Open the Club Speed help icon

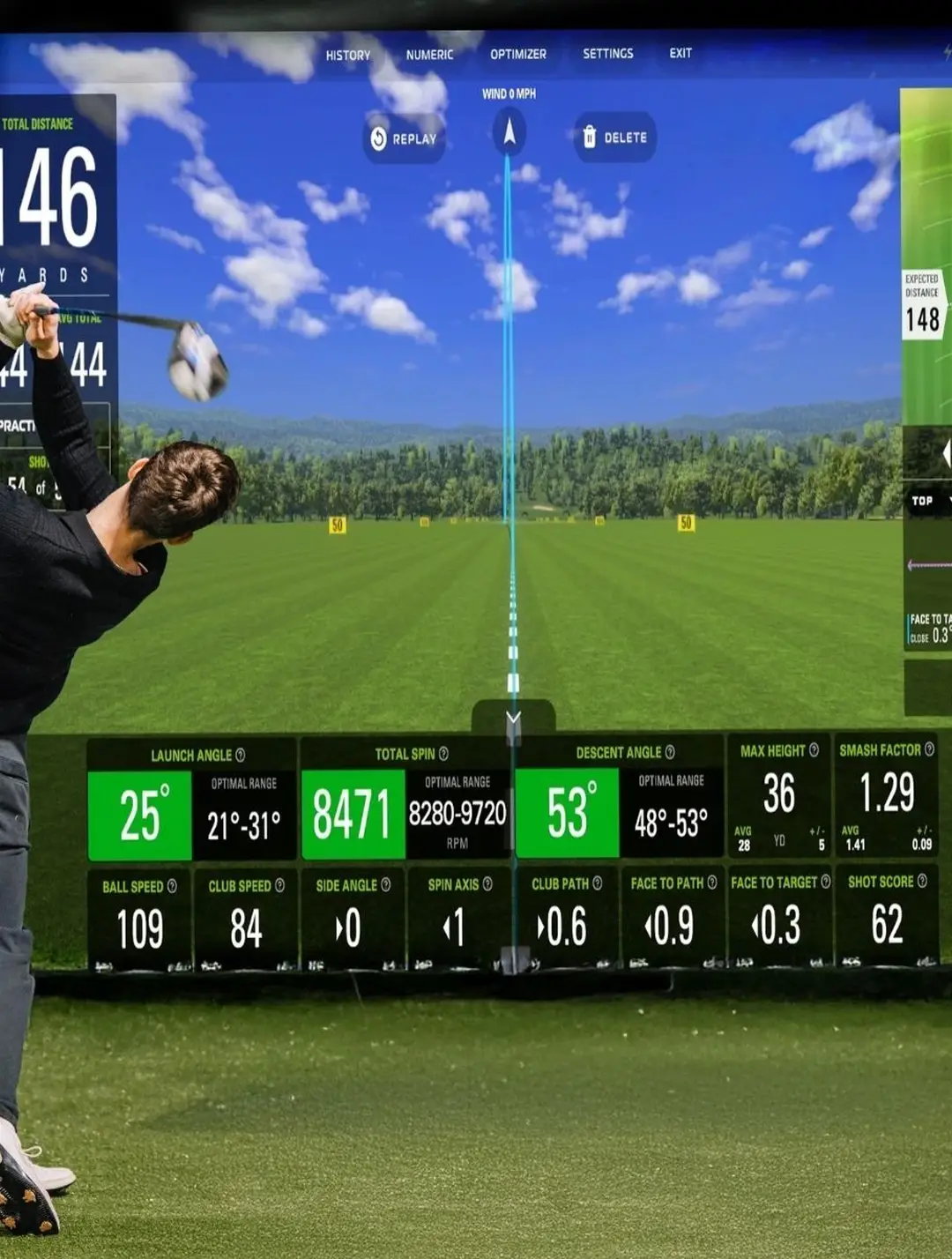click(x=279, y=885)
